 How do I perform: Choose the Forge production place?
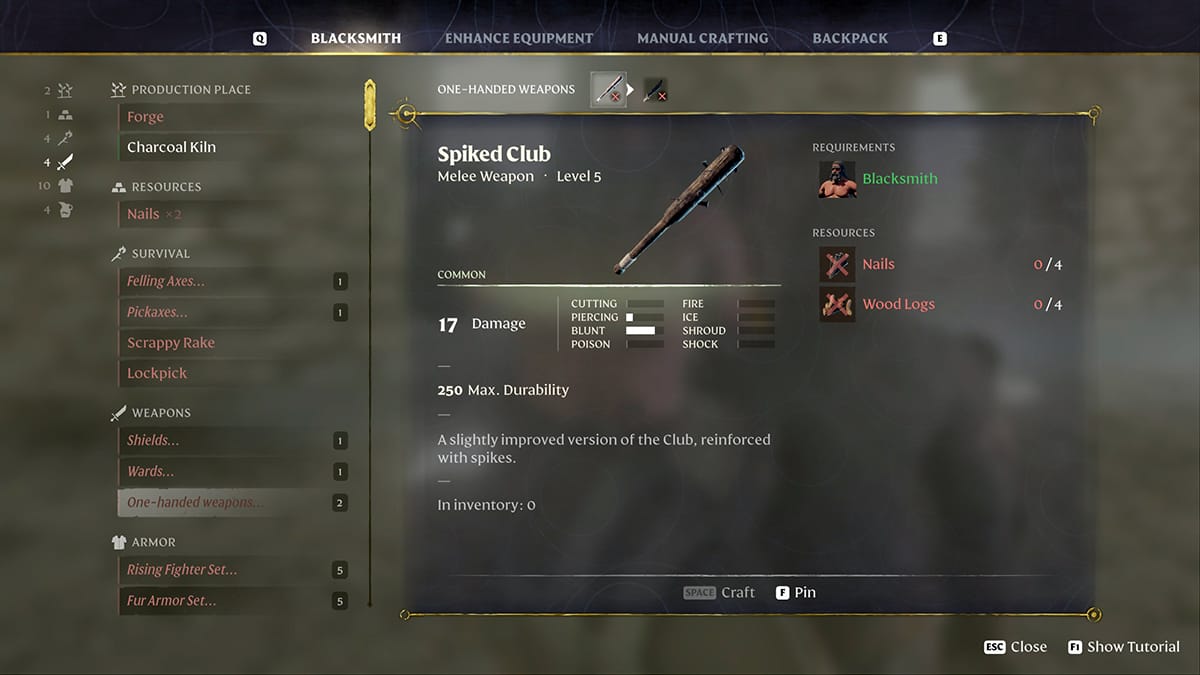pos(146,117)
